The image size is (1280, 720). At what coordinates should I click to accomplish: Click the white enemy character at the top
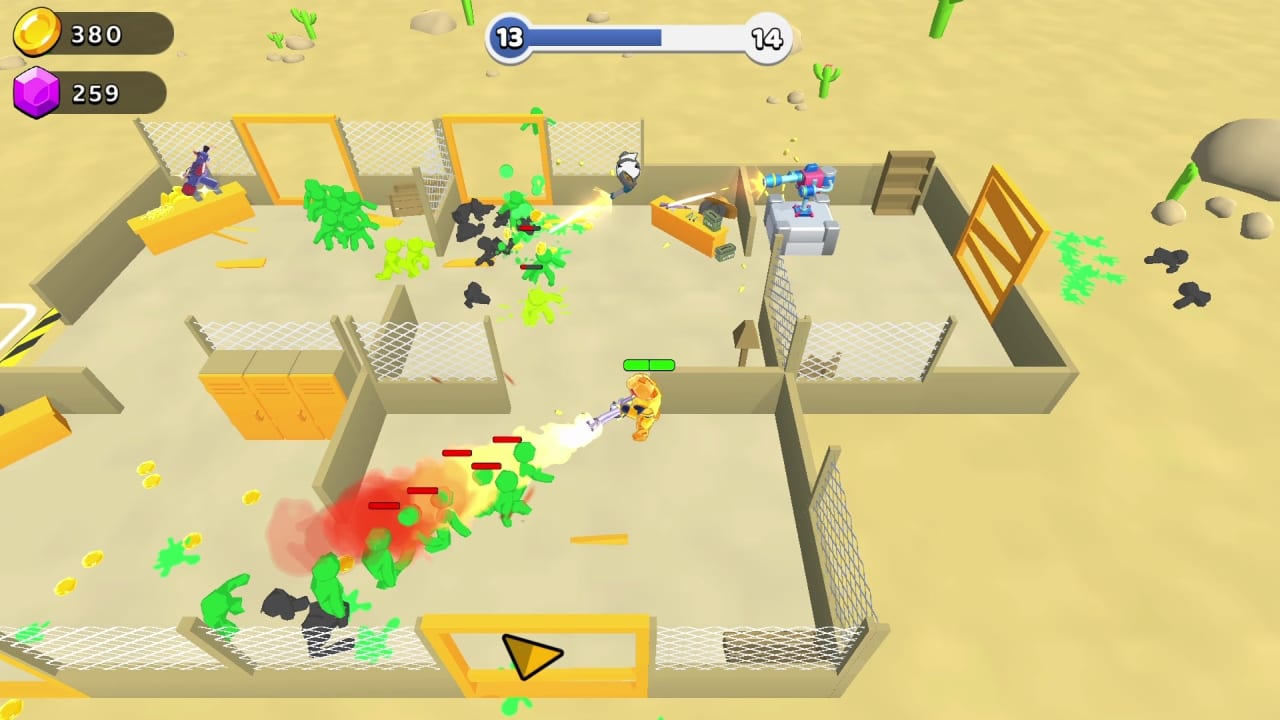(627, 170)
